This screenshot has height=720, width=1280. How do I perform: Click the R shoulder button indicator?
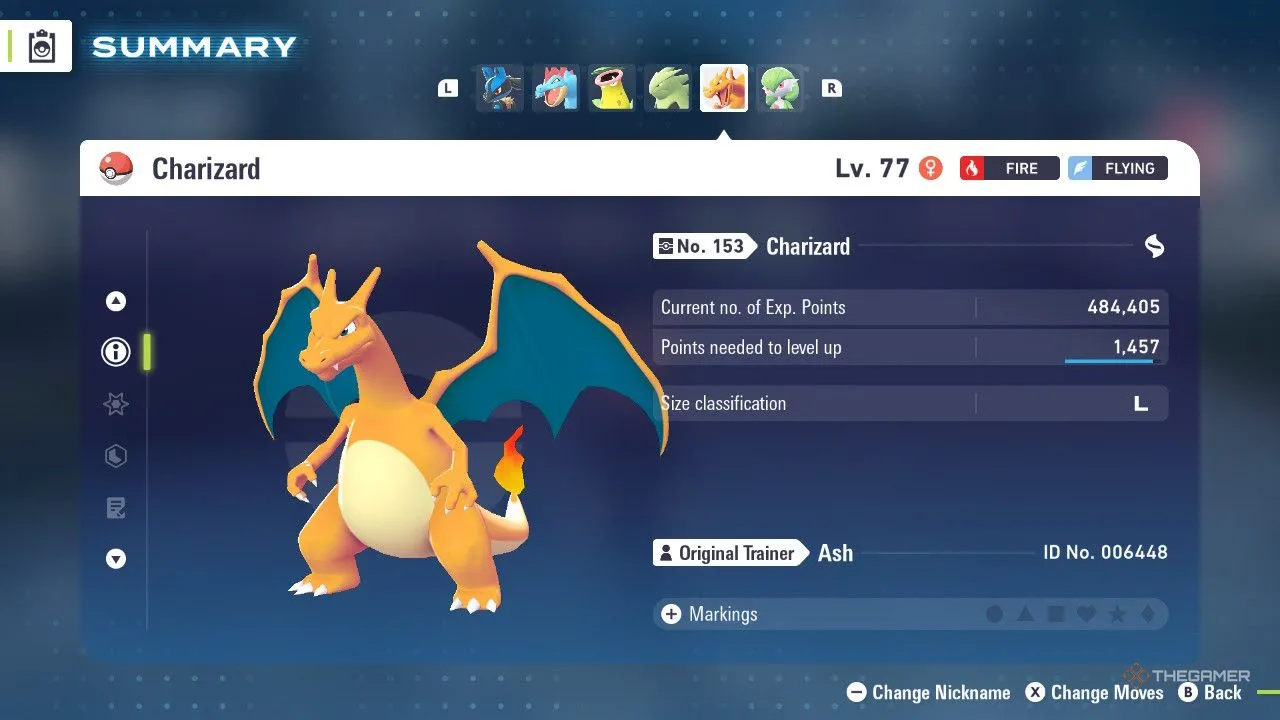click(x=830, y=87)
